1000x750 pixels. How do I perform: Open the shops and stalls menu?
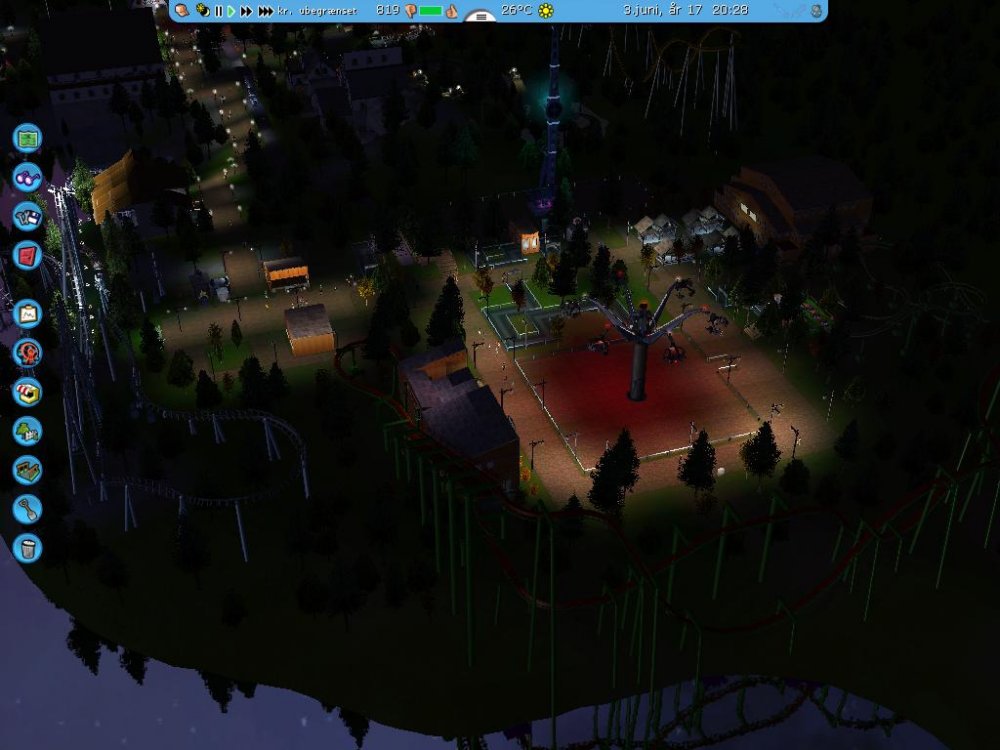27,392
